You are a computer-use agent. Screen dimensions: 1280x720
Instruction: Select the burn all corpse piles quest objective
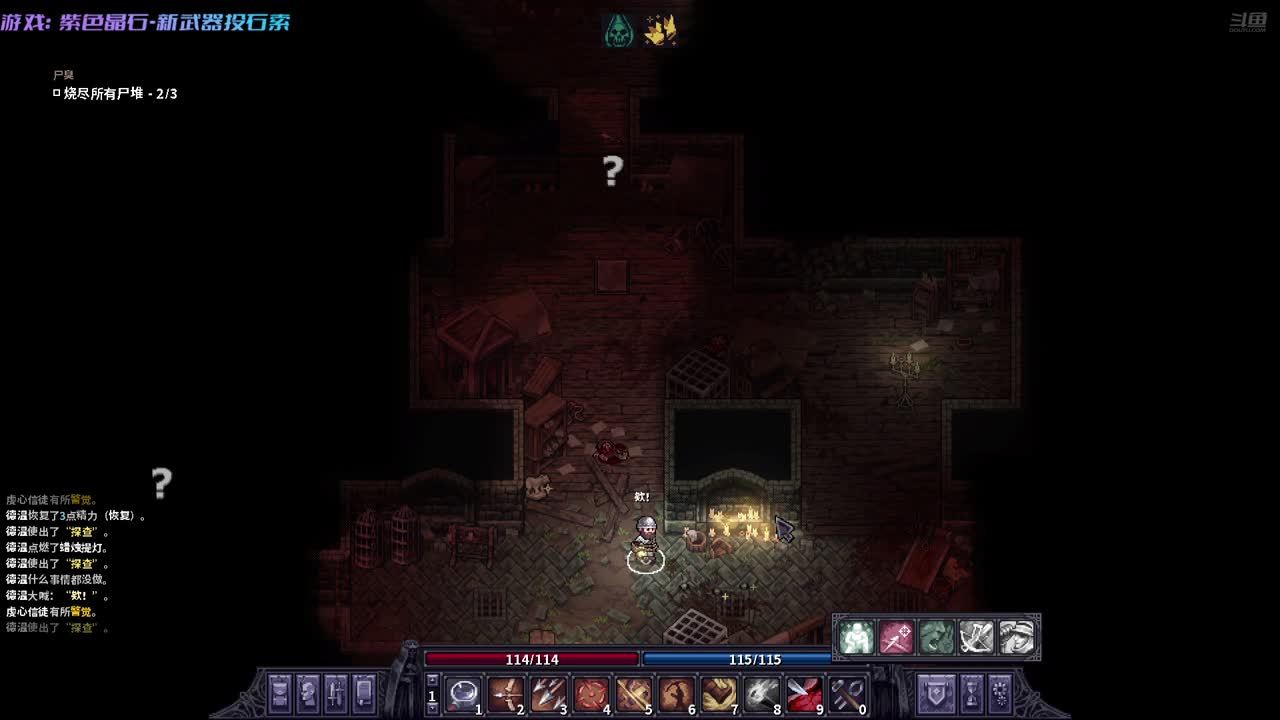click(x=120, y=93)
